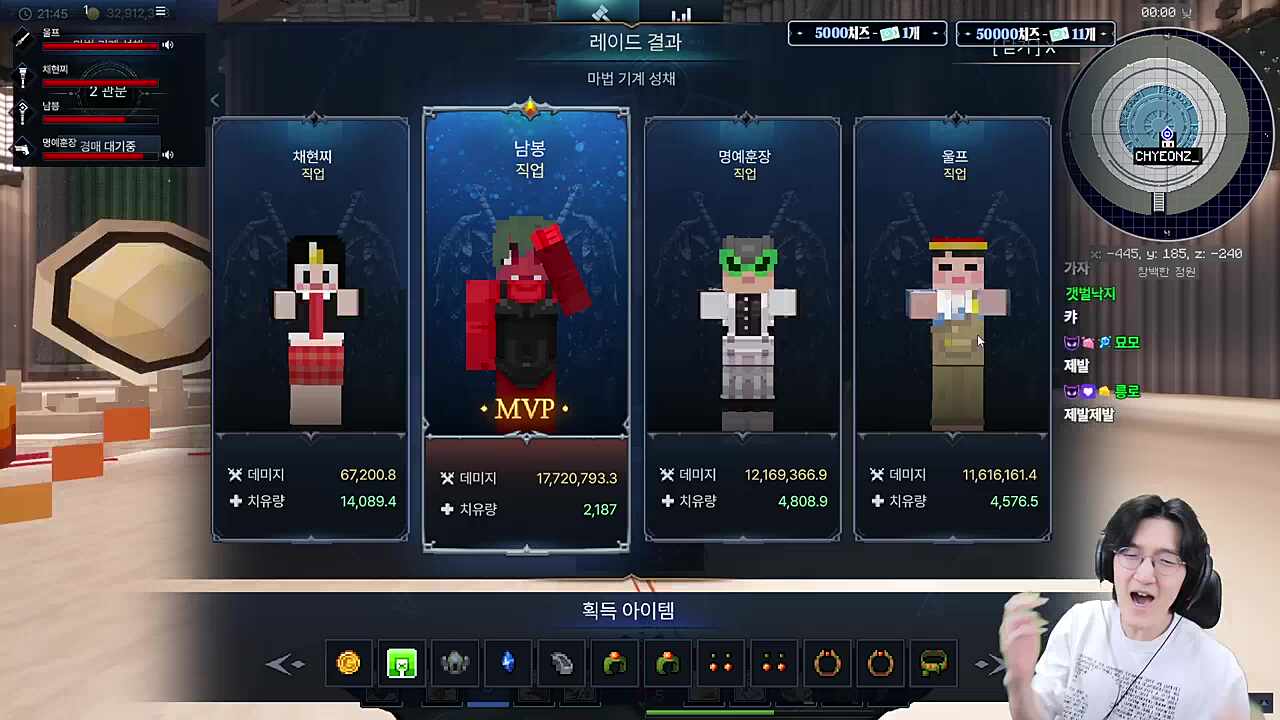Collapse the party panel with the back arrow

215,100
